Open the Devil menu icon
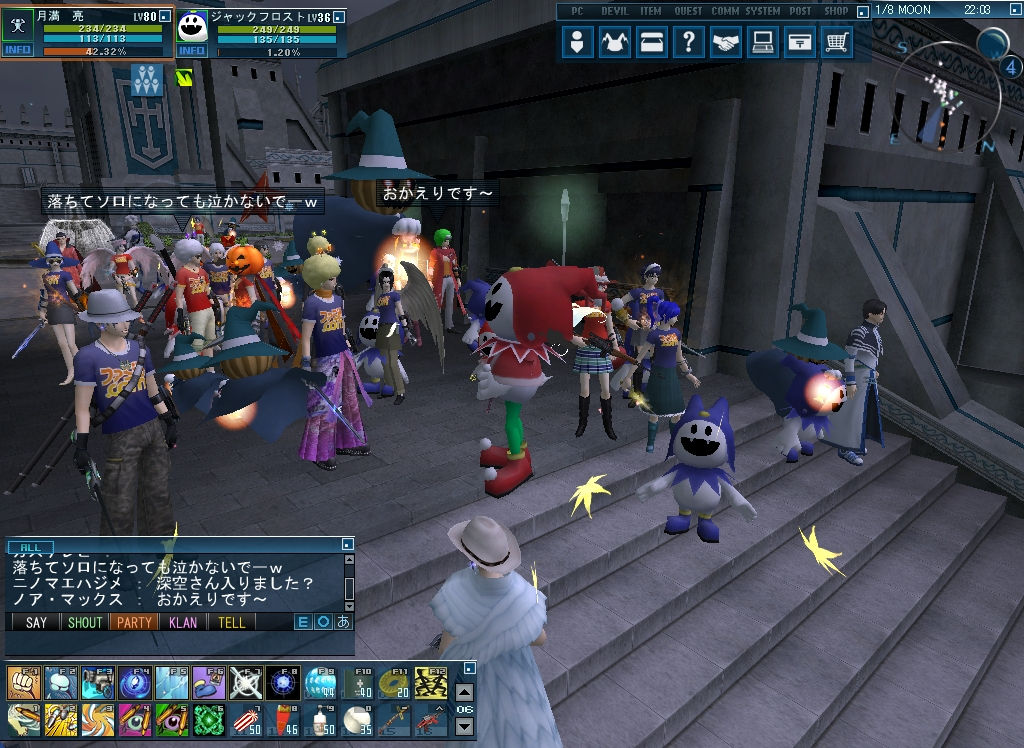Image resolution: width=1024 pixels, height=748 pixels. point(615,43)
